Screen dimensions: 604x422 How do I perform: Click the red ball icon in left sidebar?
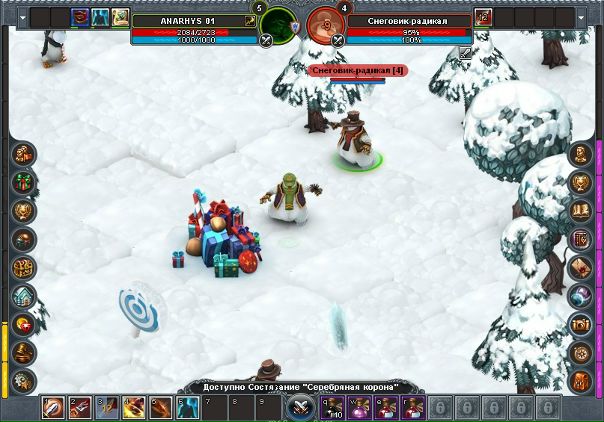click(23, 324)
